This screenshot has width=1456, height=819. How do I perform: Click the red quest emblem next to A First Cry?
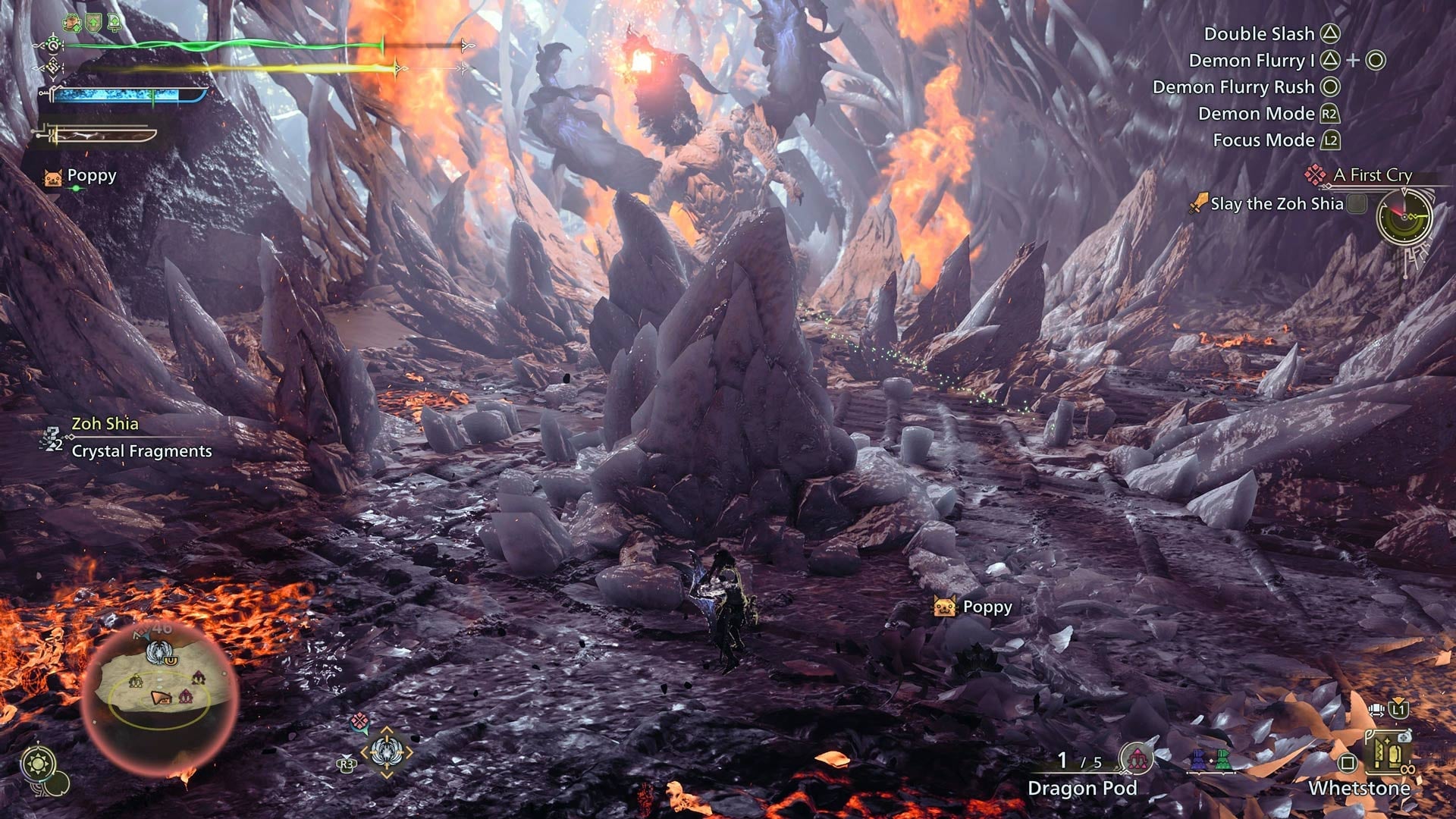click(1314, 176)
